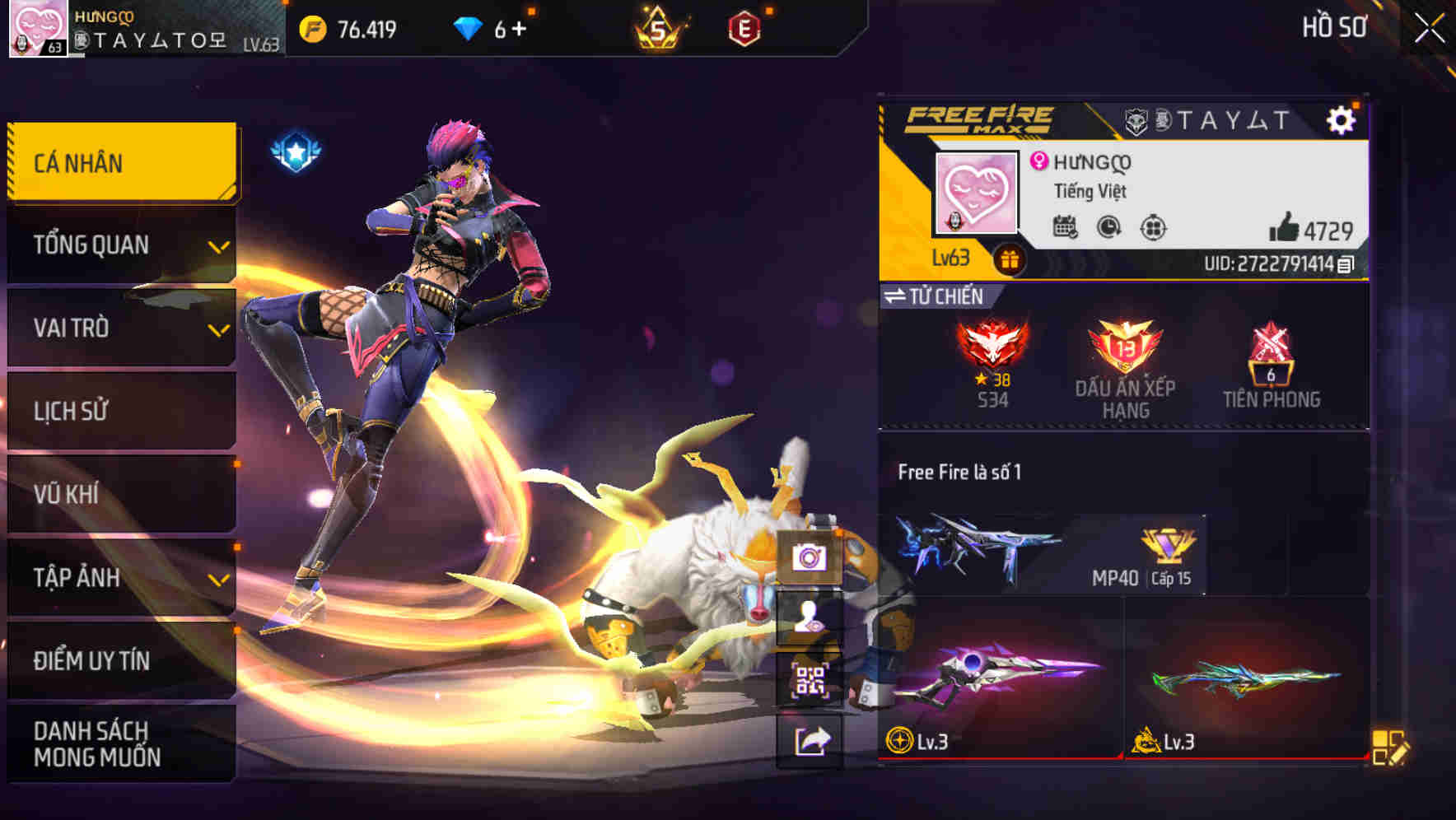Switch to the LỊCH SỬ tab
This screenshot has height=820, width=1456.
[121, 412]
